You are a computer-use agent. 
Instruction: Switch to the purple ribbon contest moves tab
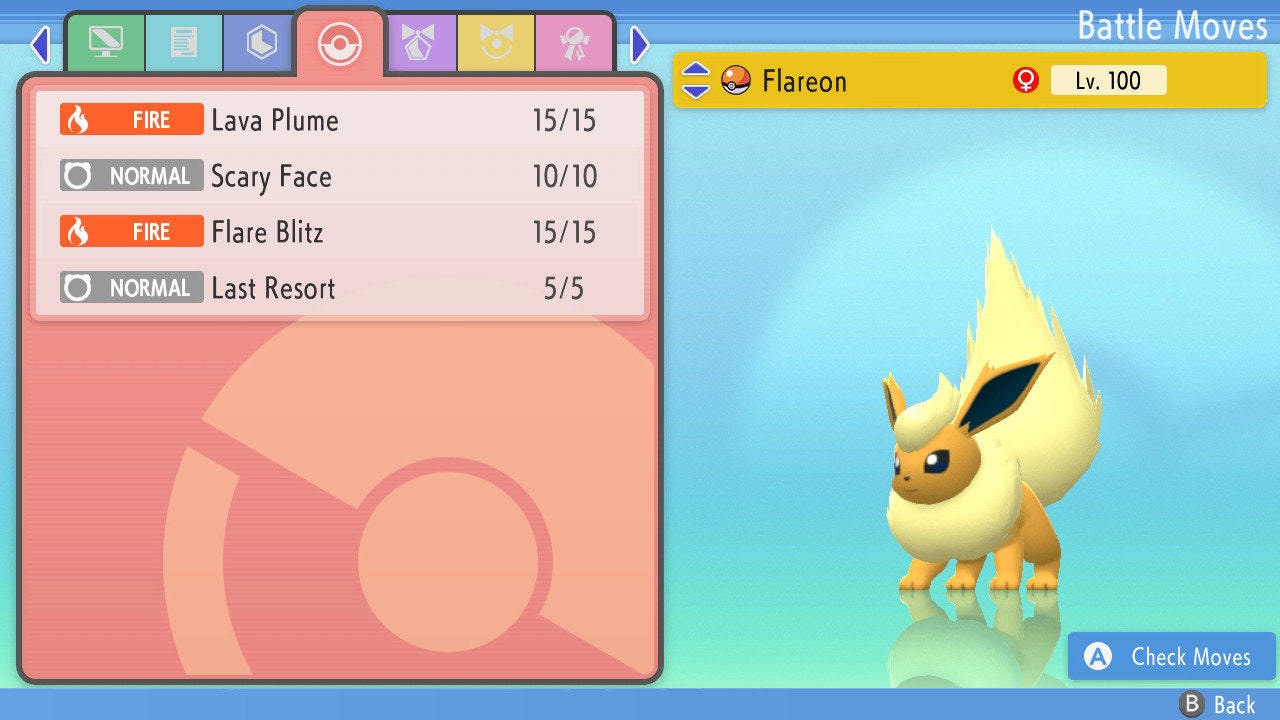pyautogui.click(x=418, y=43)
